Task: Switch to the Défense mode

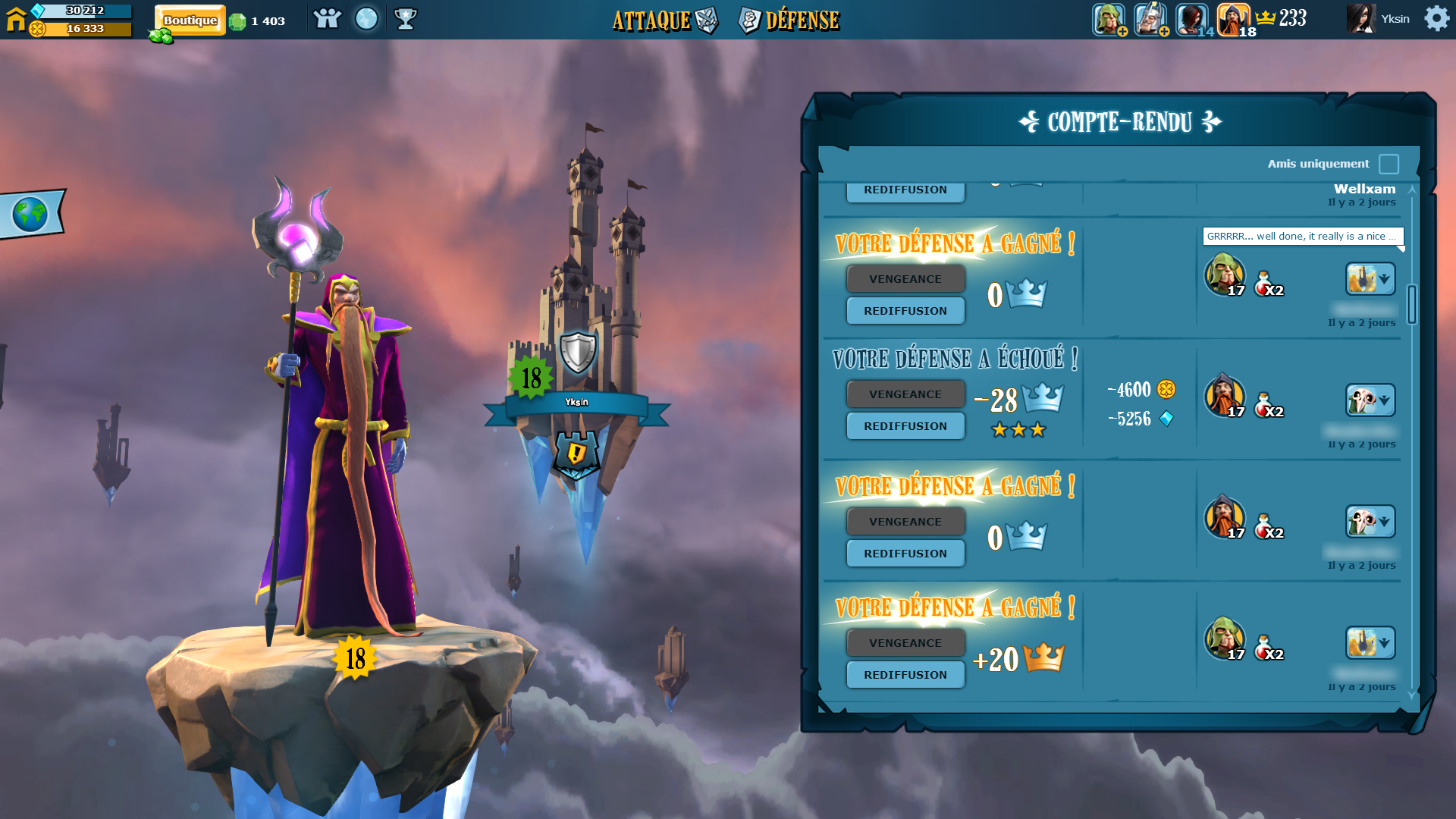Action: [x=789, y=20]
